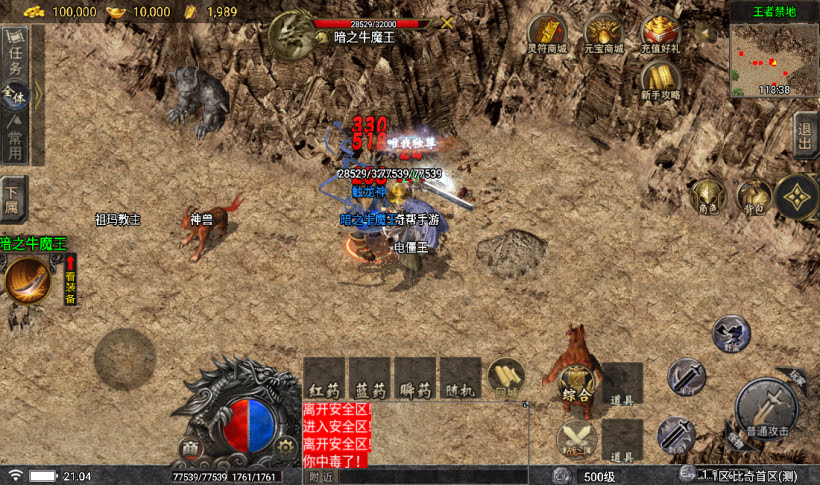Image resolution: width=820 pixels, height=485 pixels.
Task: Use the 红药 red potion slot
Action: pos(324,379)
